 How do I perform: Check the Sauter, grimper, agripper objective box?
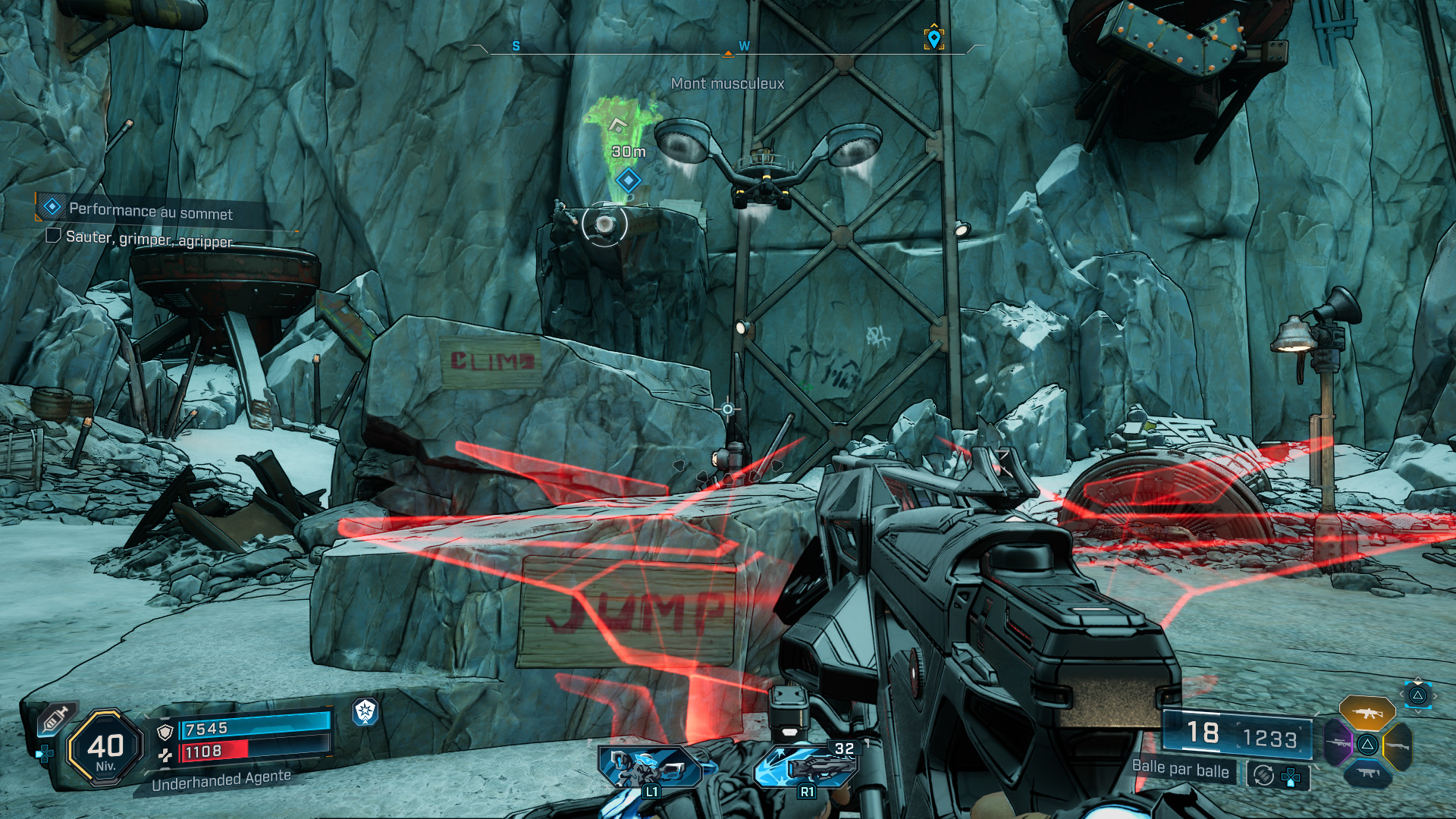tap(53, 236)
